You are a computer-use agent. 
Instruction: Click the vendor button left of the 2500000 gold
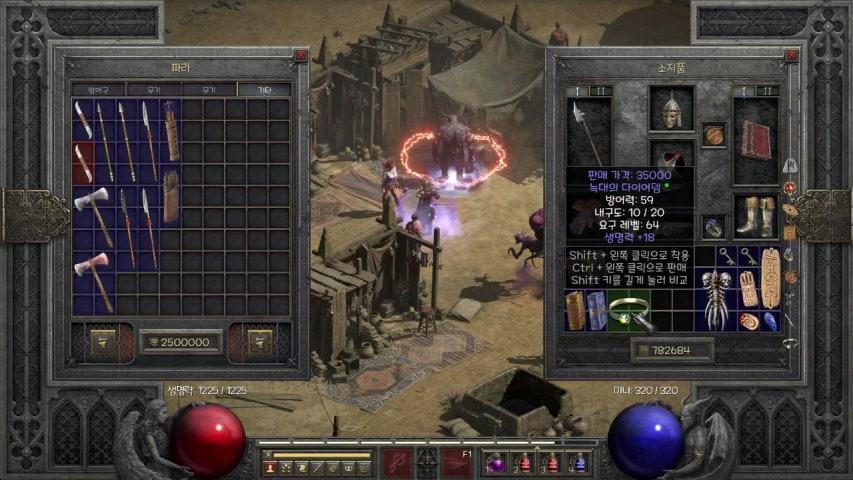[x=103, y=342]
